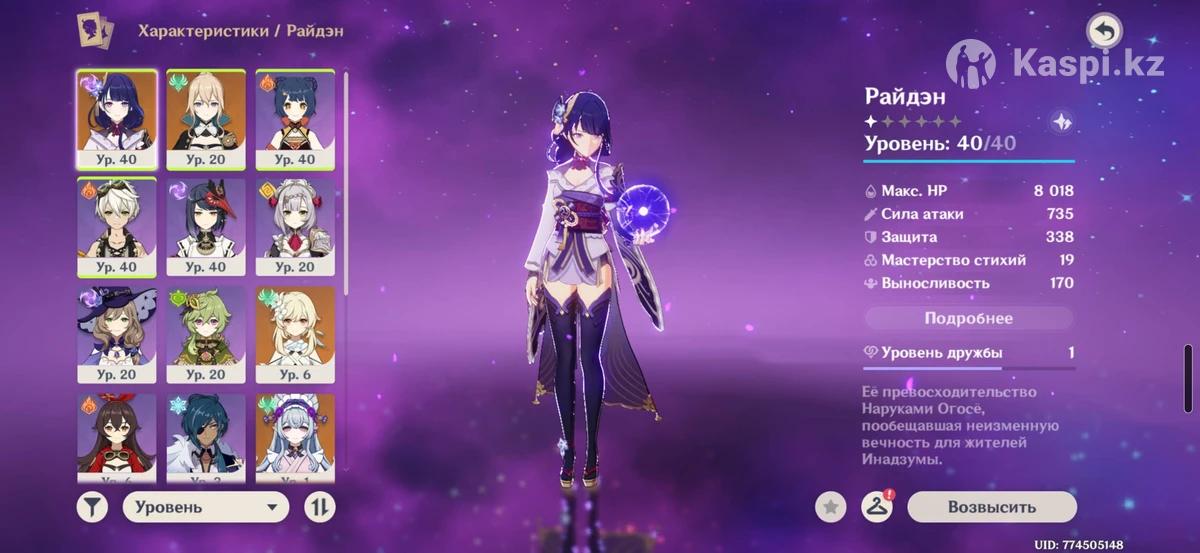
Task: Choose Jean from the character list
Action: point(206,120)
